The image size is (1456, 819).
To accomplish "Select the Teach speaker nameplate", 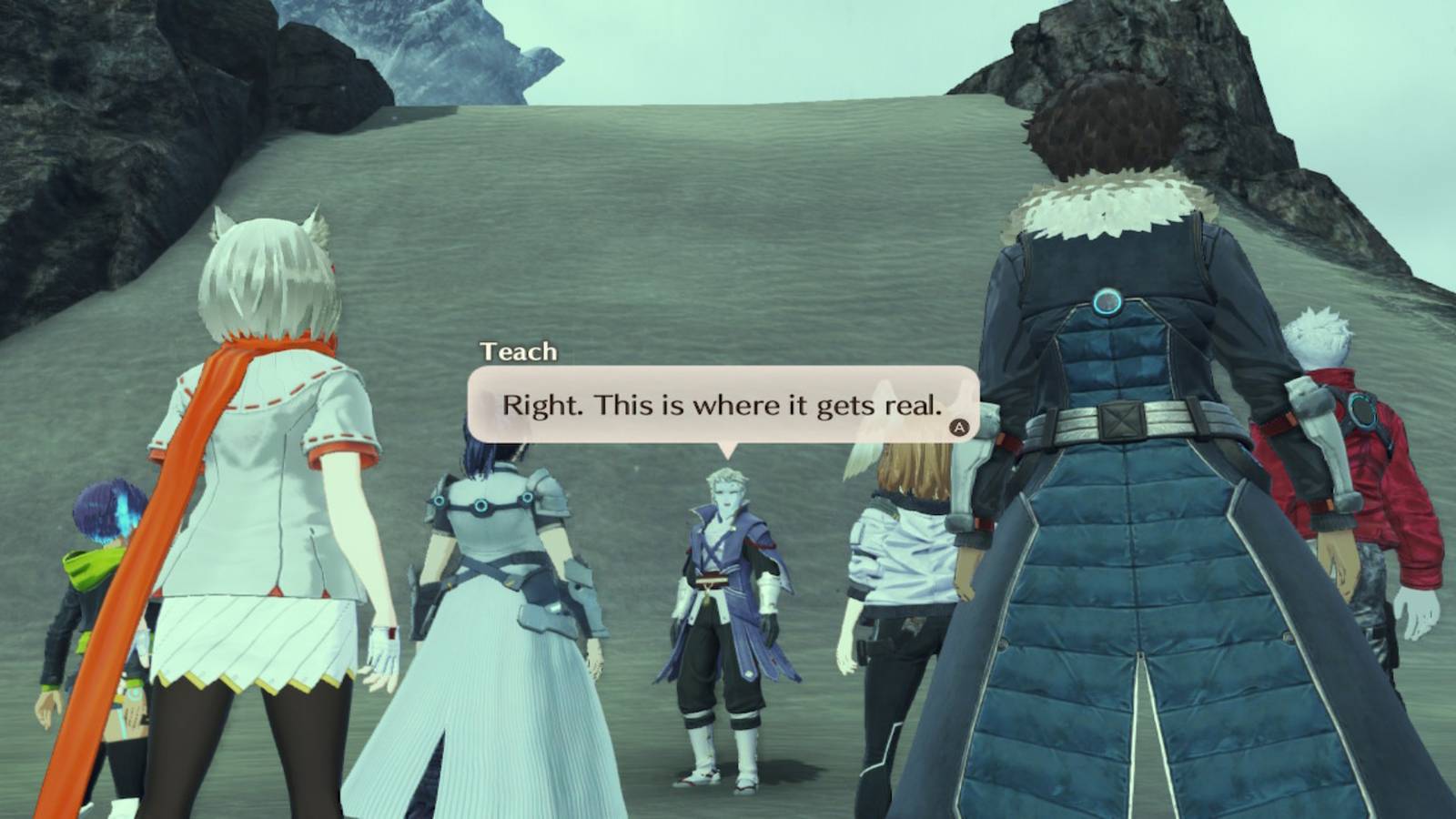I will pos(517,352).
